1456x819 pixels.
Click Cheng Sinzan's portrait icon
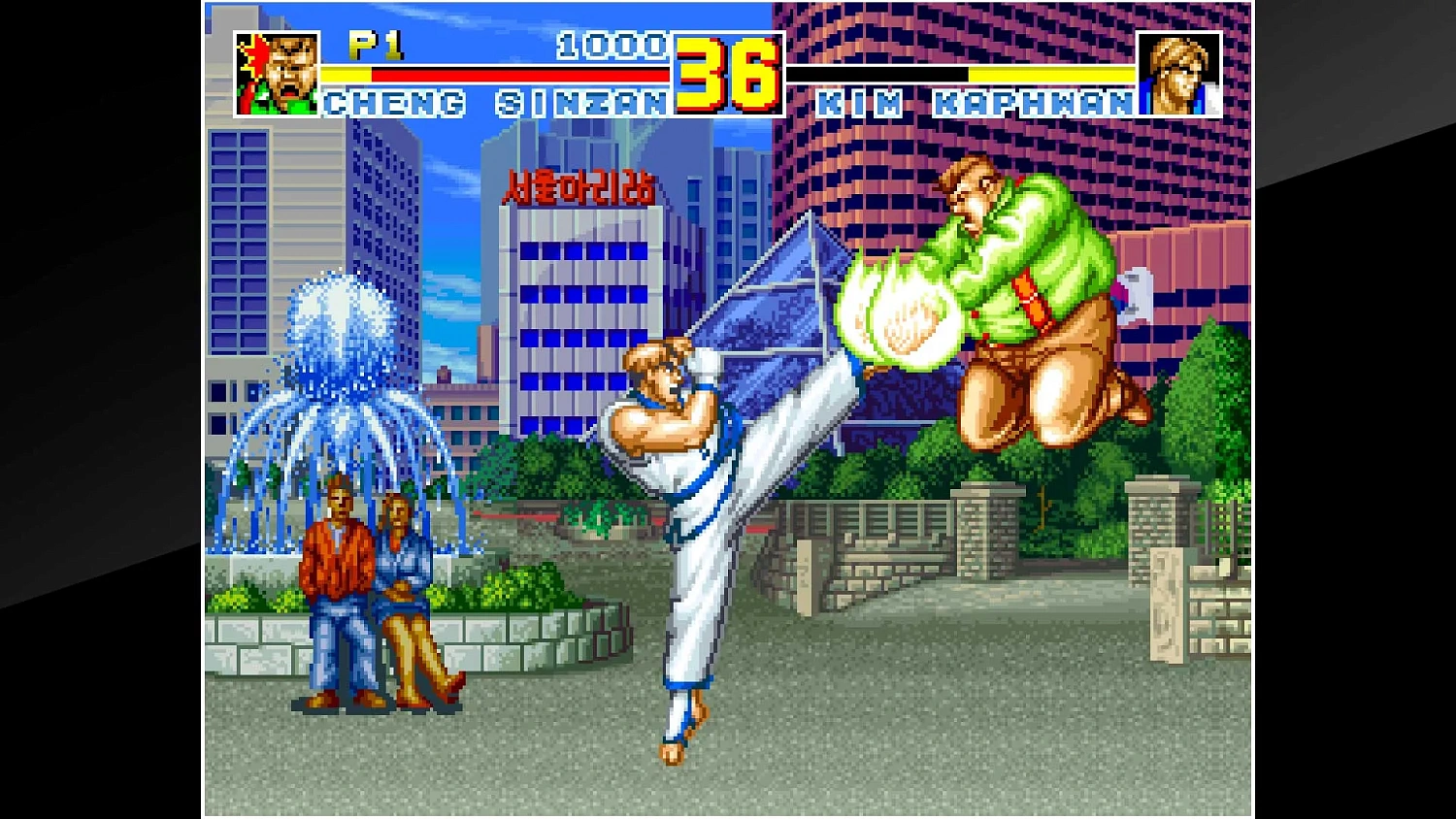coord(275,70)
